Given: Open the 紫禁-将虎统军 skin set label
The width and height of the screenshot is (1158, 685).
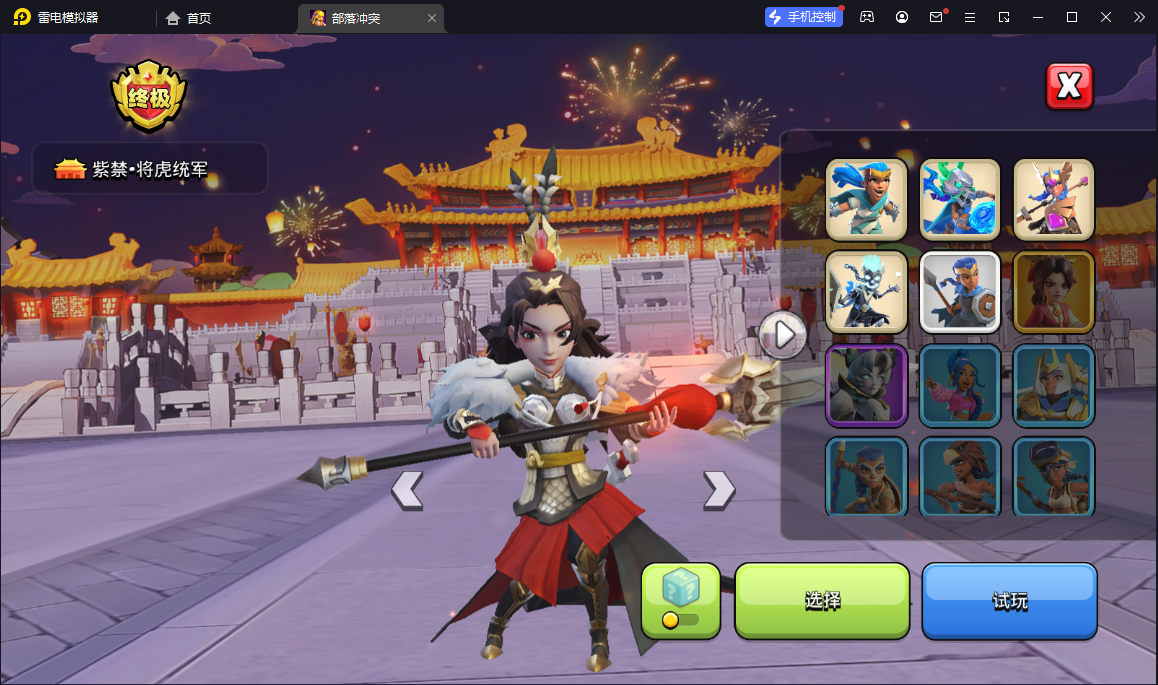Looking at the screenshot, I should pos(150,169).
